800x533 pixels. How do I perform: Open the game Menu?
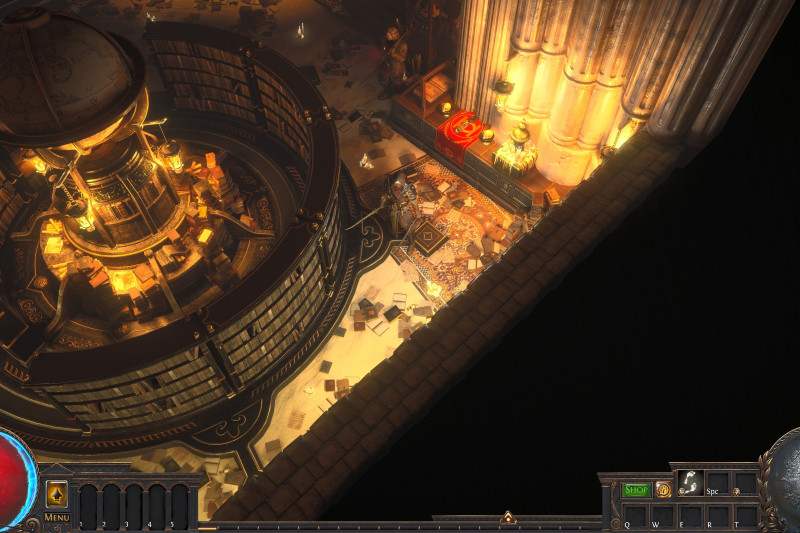tap(57, 518)
